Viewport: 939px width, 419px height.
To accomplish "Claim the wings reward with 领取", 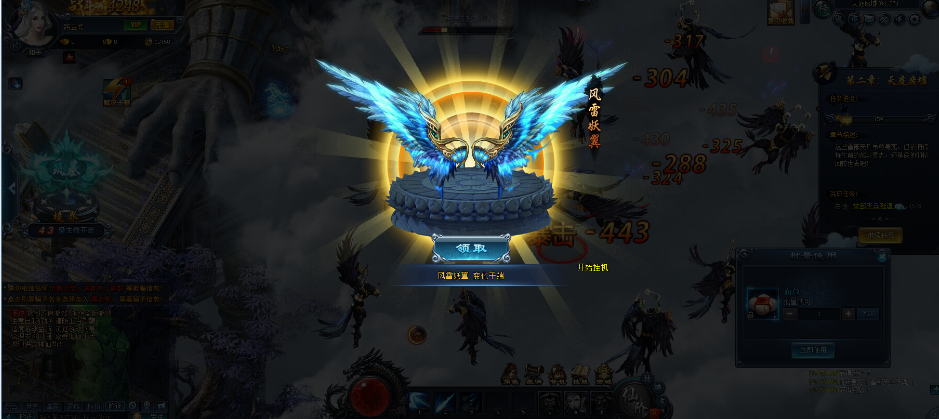I will click(x=471, y=249).
